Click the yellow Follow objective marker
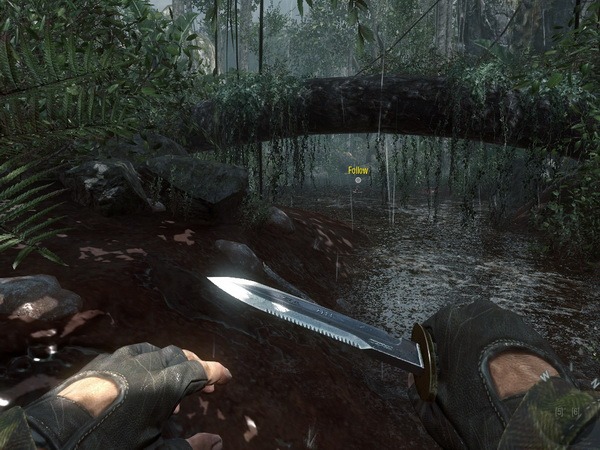The height and width of the screenshot is (450, 600). pos(358,171)
